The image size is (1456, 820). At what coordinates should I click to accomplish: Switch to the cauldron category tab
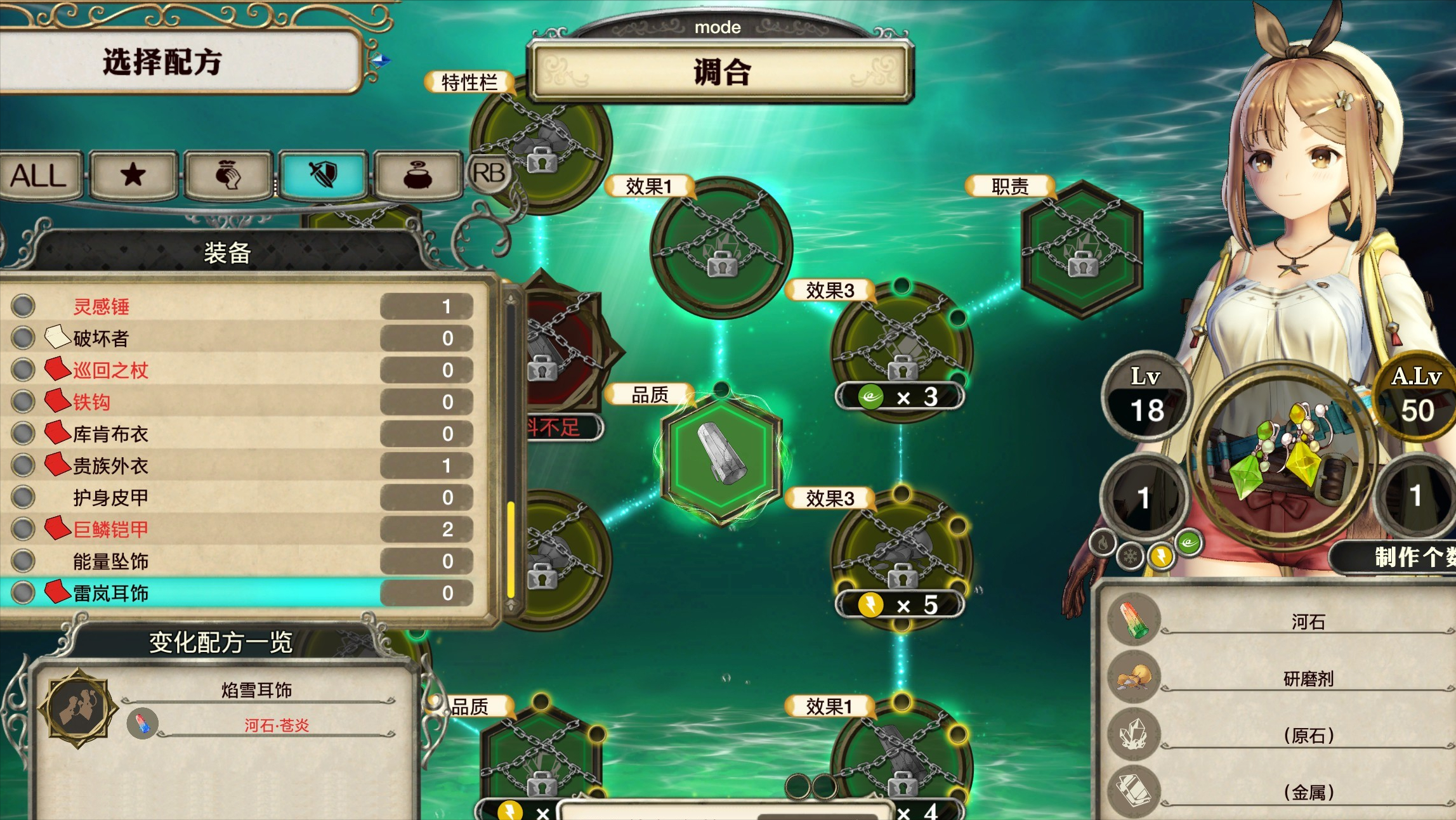click(417, 175)
